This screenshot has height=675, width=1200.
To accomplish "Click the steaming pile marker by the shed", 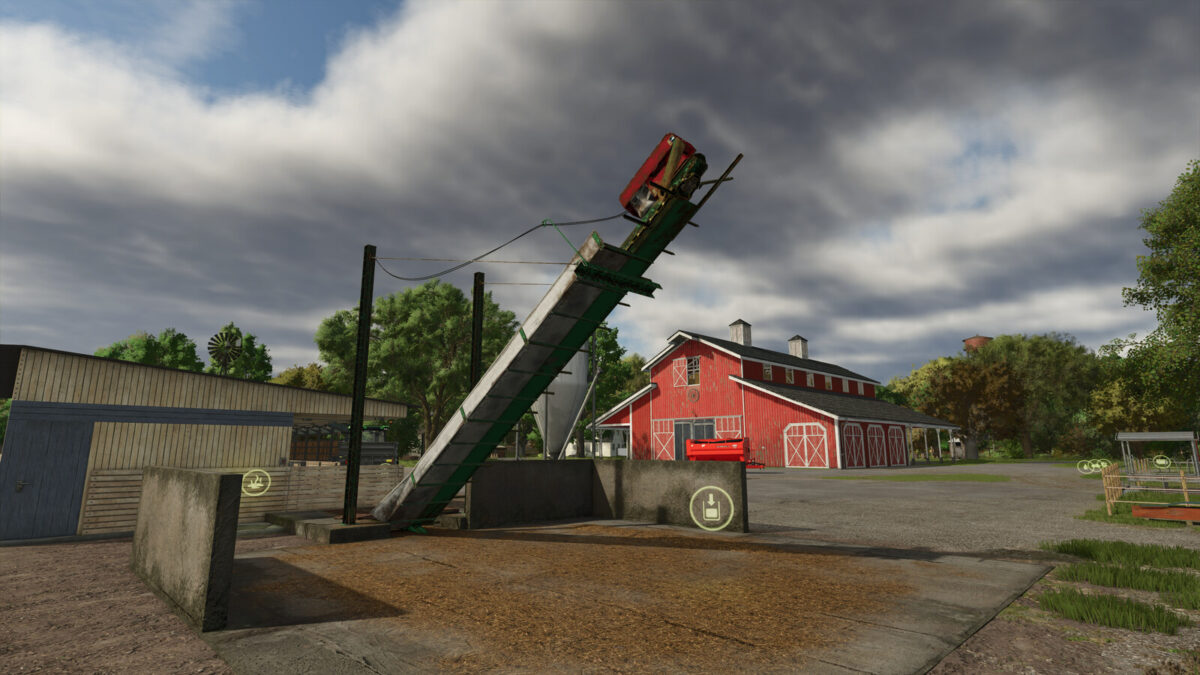I will pyautogui.click(x=256, y=482).
